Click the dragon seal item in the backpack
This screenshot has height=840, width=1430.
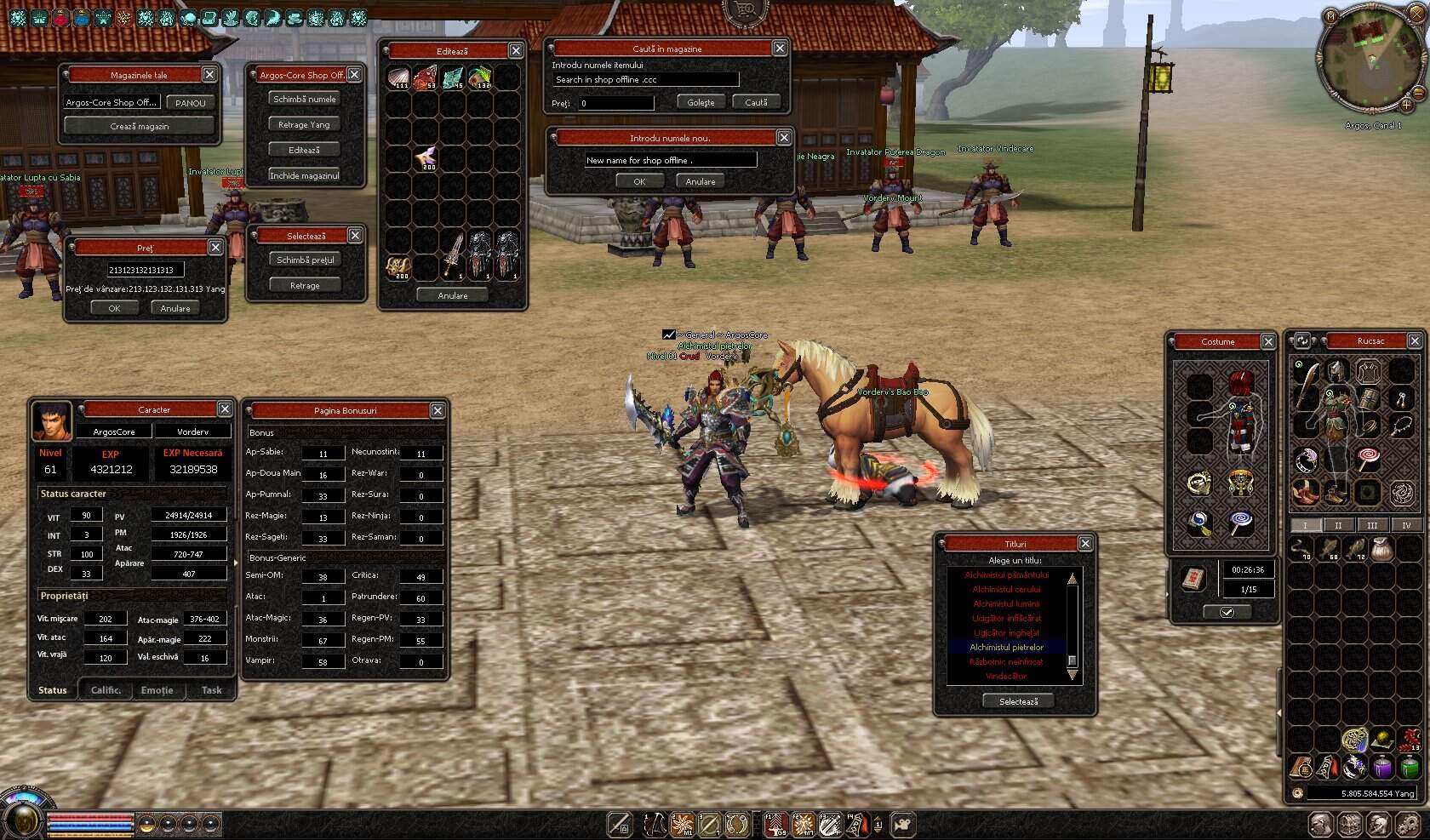[1400, 491]
